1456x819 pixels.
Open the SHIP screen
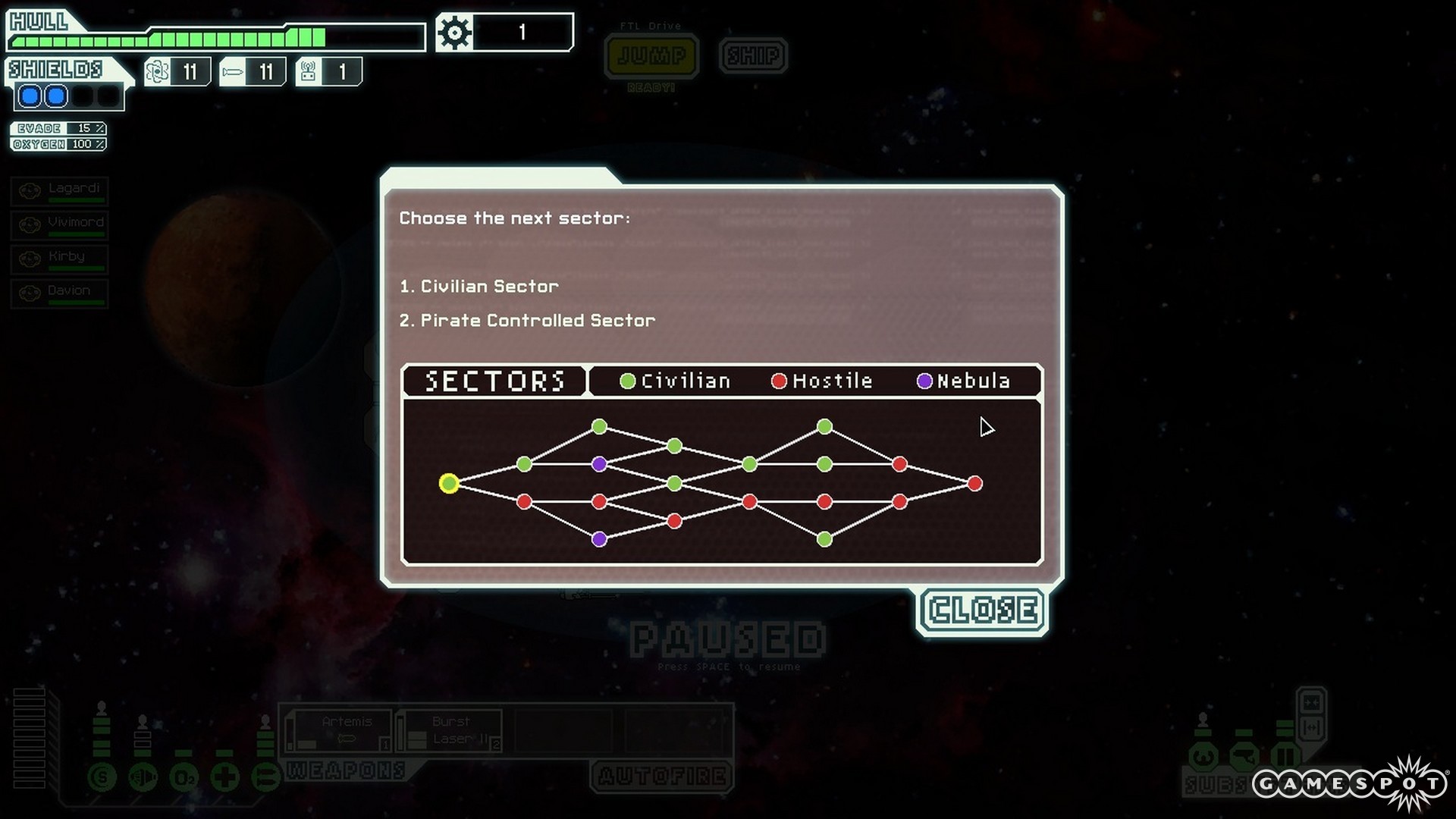pyautogui.click(x=753, y=56)
